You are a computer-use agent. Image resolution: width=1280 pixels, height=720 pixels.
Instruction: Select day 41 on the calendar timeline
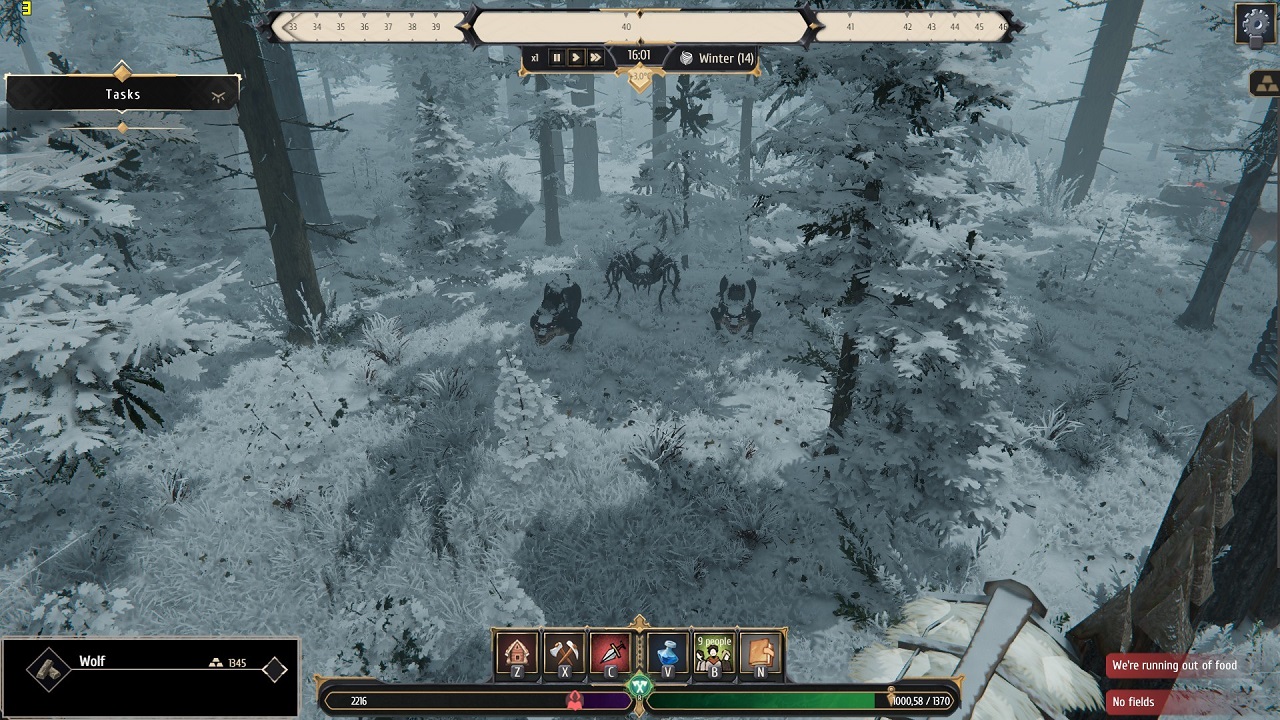click(850, 28)
